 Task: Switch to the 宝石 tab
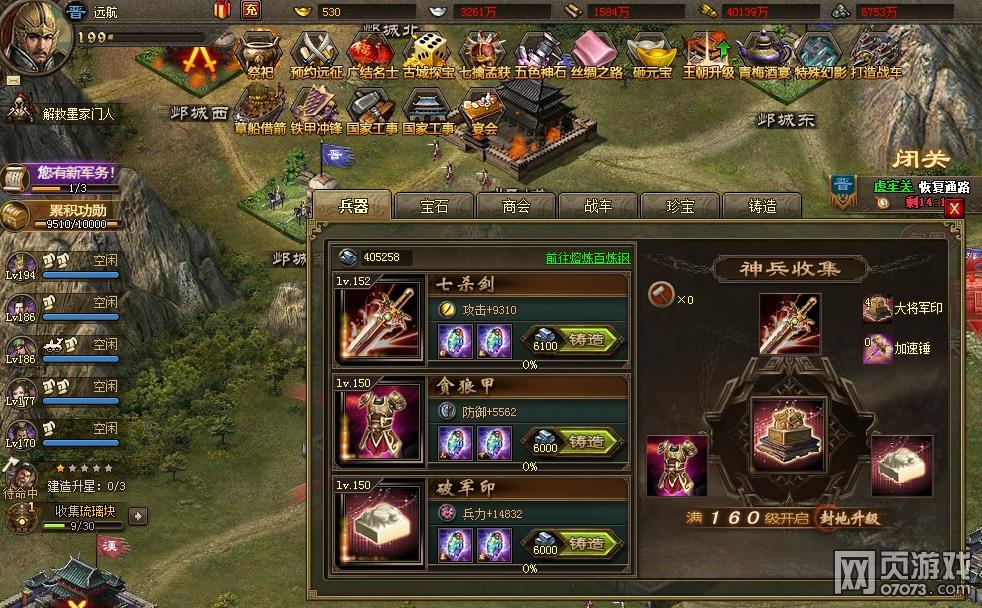[434, 206]
